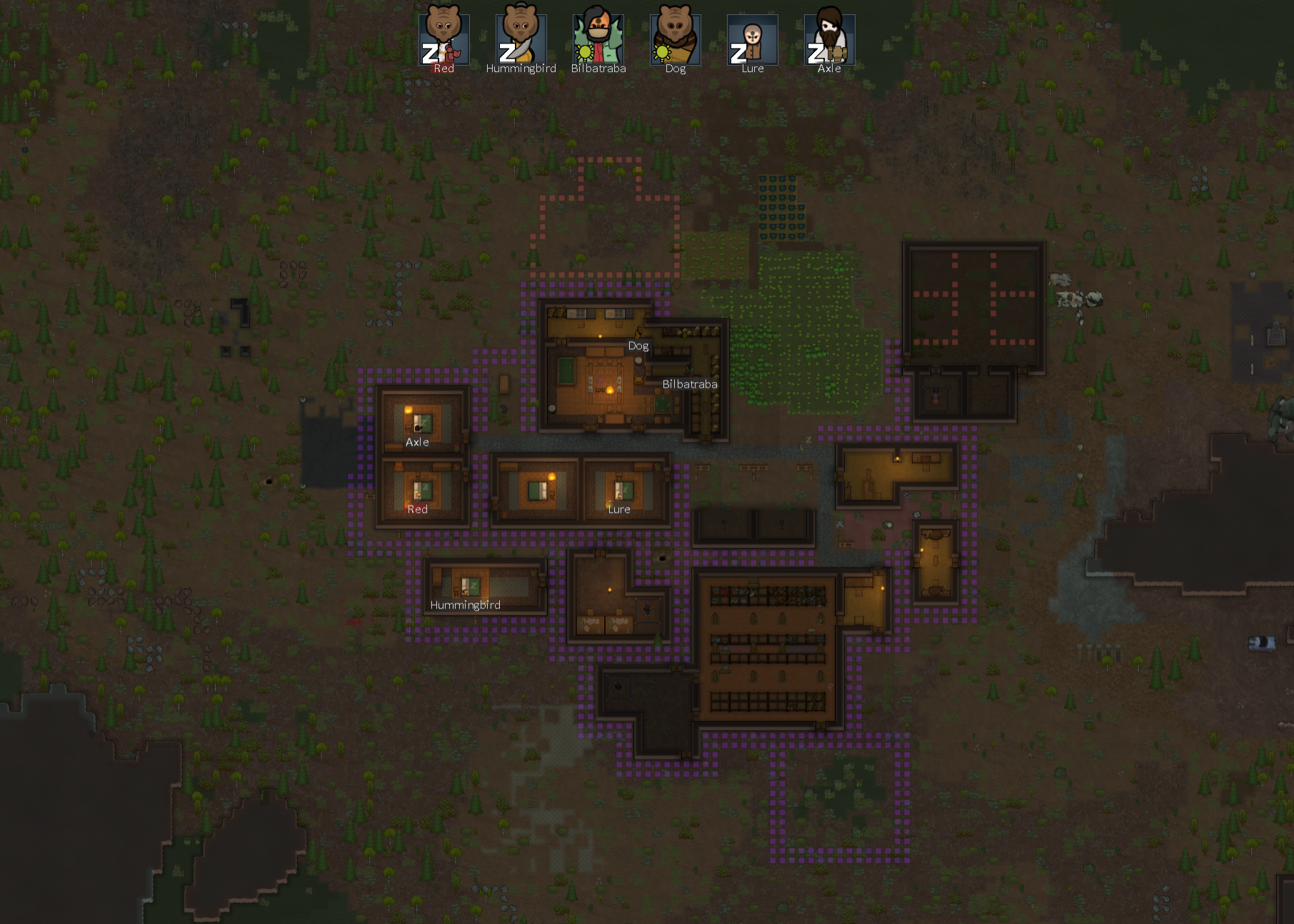1294x924 pixels.
Task: Select colonist Red's portrait
Action: [x=443, y=39]
